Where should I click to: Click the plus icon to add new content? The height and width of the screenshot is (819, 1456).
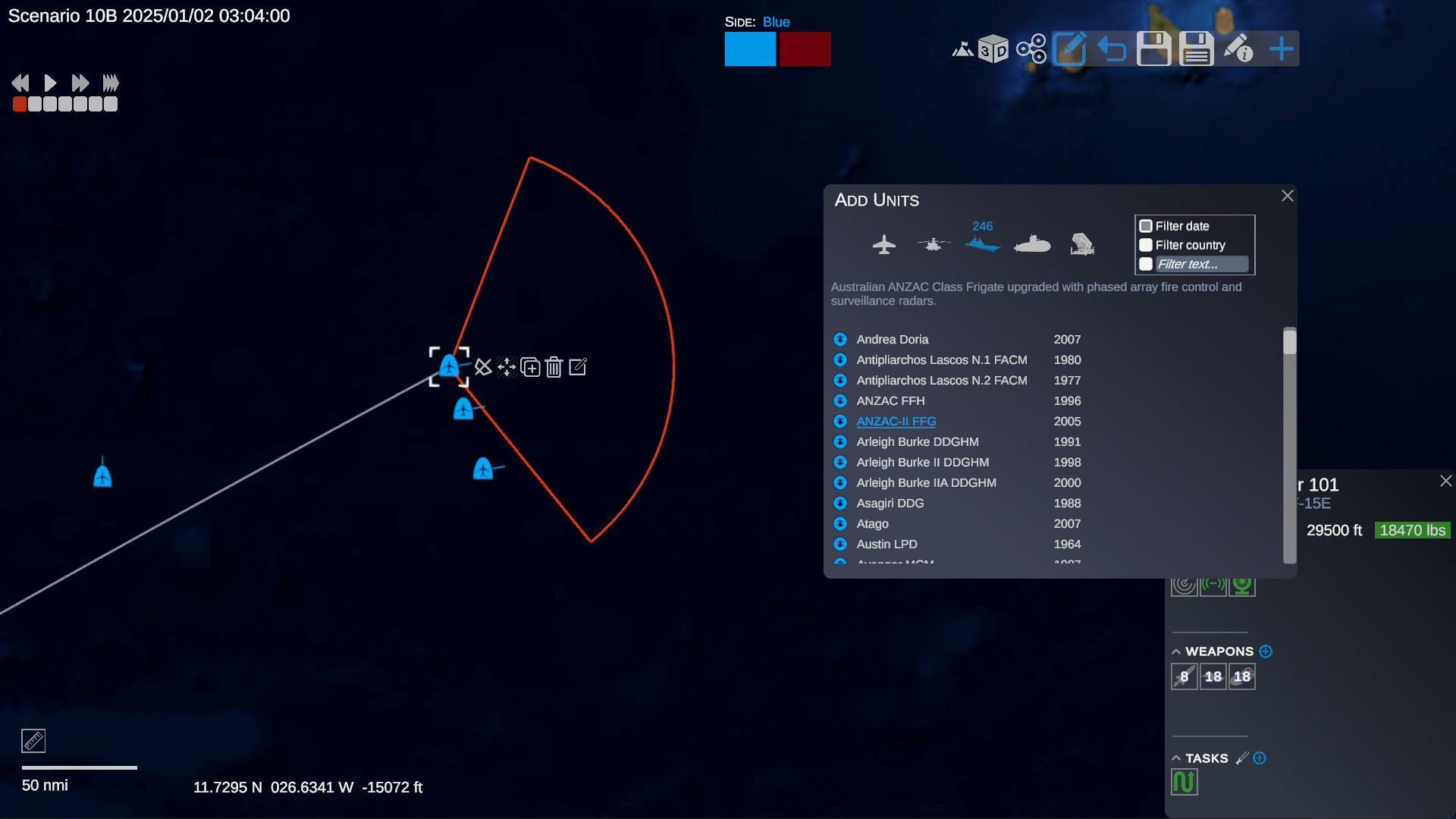(1281, 48)
